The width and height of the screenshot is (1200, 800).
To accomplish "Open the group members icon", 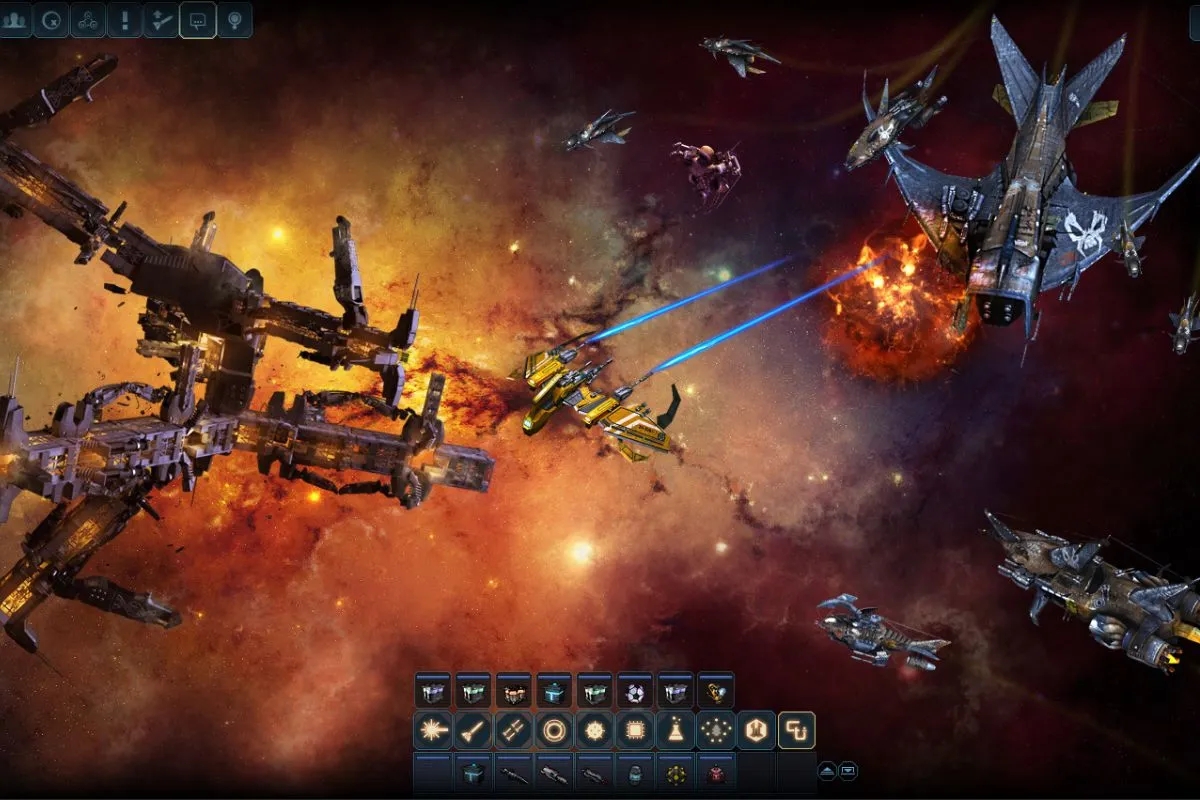I will (15, 20).
